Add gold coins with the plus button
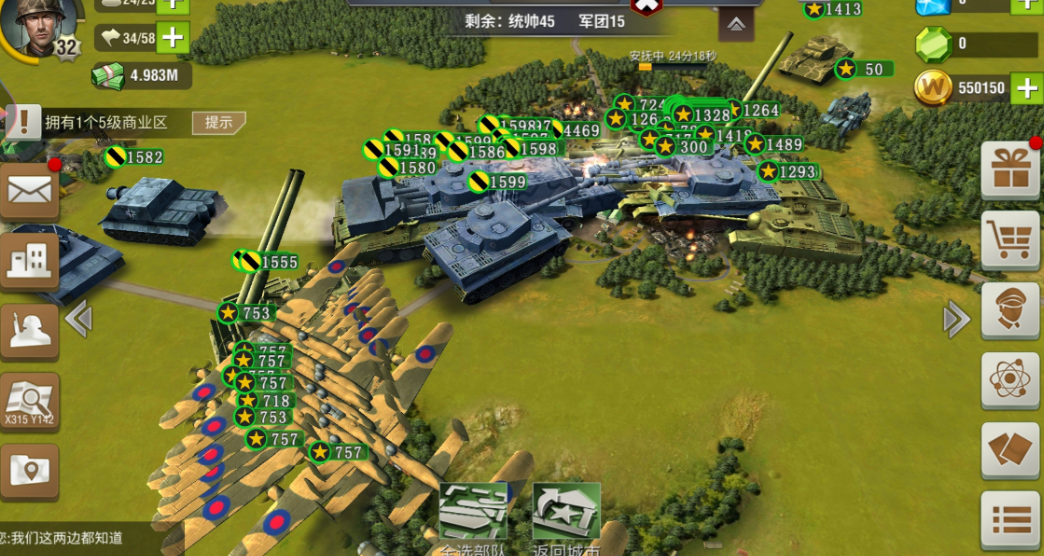 (x=1026, y=88)
